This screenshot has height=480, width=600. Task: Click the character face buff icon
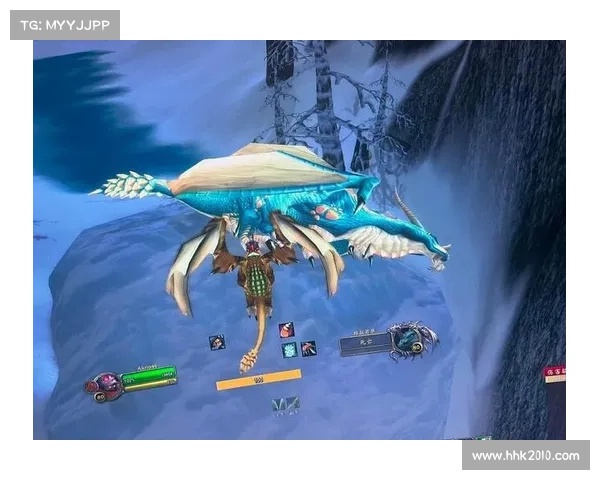216,342
